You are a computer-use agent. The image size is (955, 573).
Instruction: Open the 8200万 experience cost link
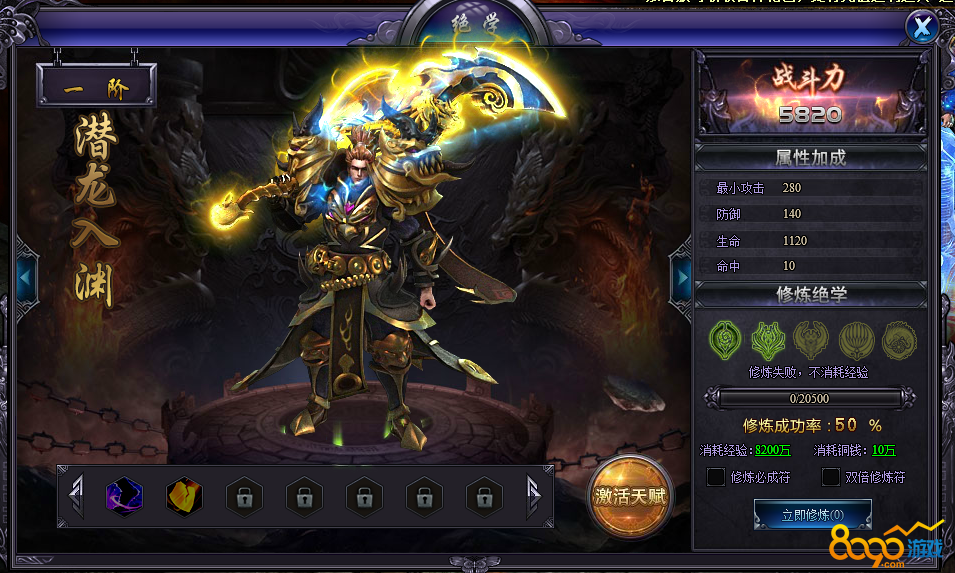(x=773, y=450)
